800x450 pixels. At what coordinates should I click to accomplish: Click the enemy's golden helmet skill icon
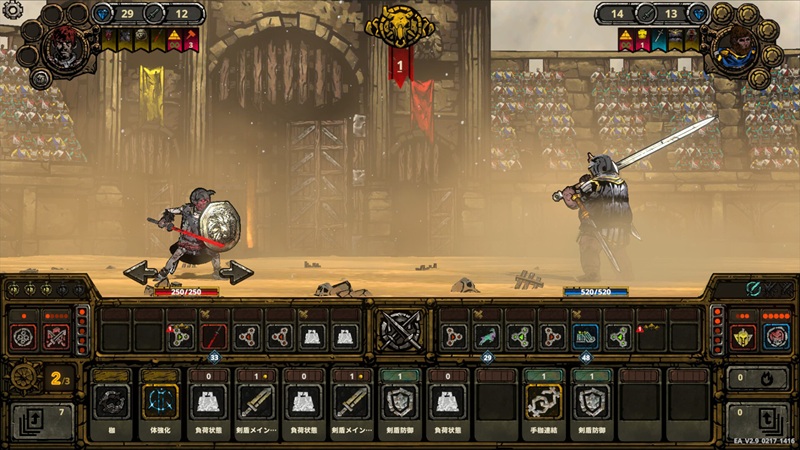(743, 337)
